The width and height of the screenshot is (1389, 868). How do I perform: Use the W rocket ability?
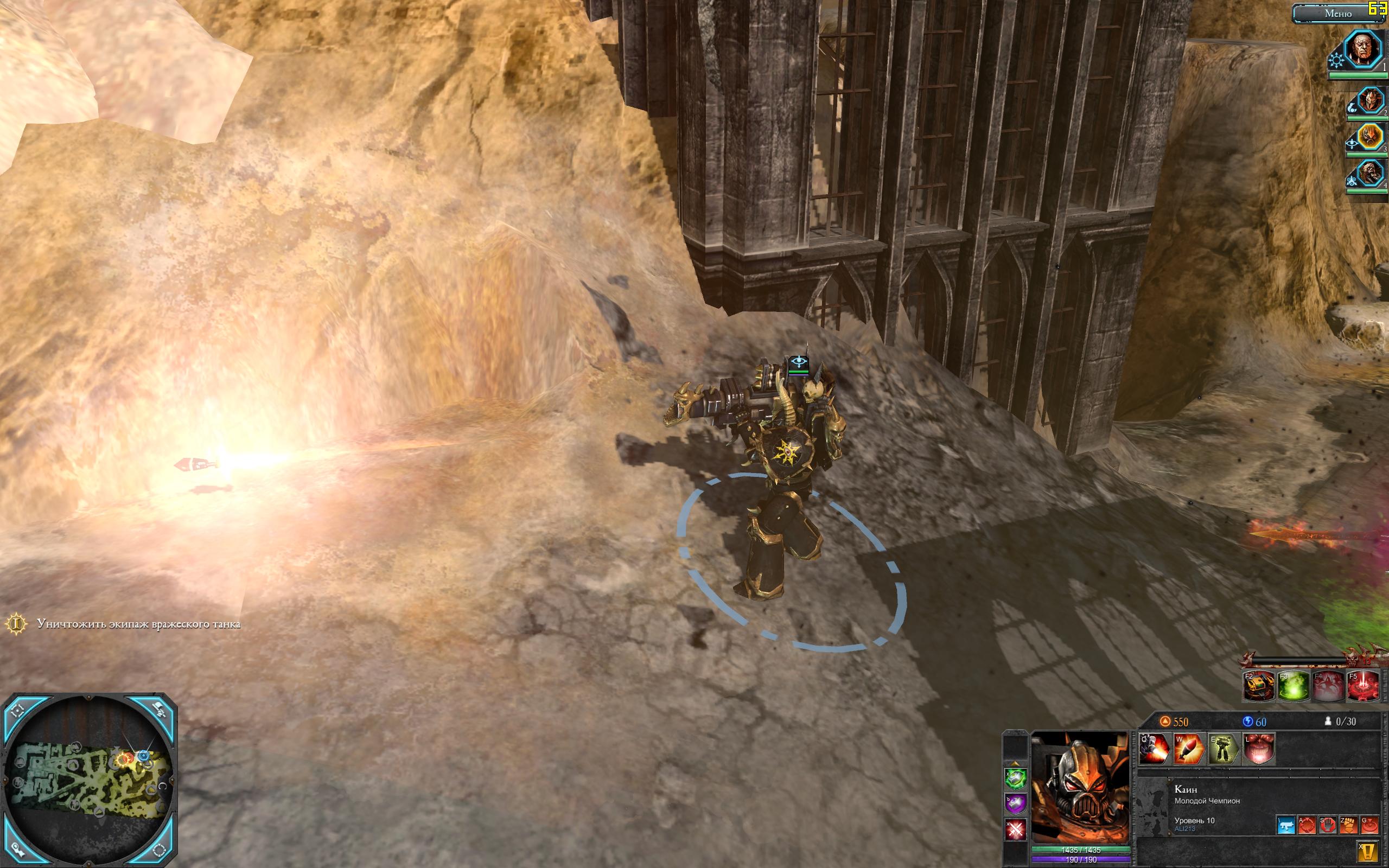1189,749
